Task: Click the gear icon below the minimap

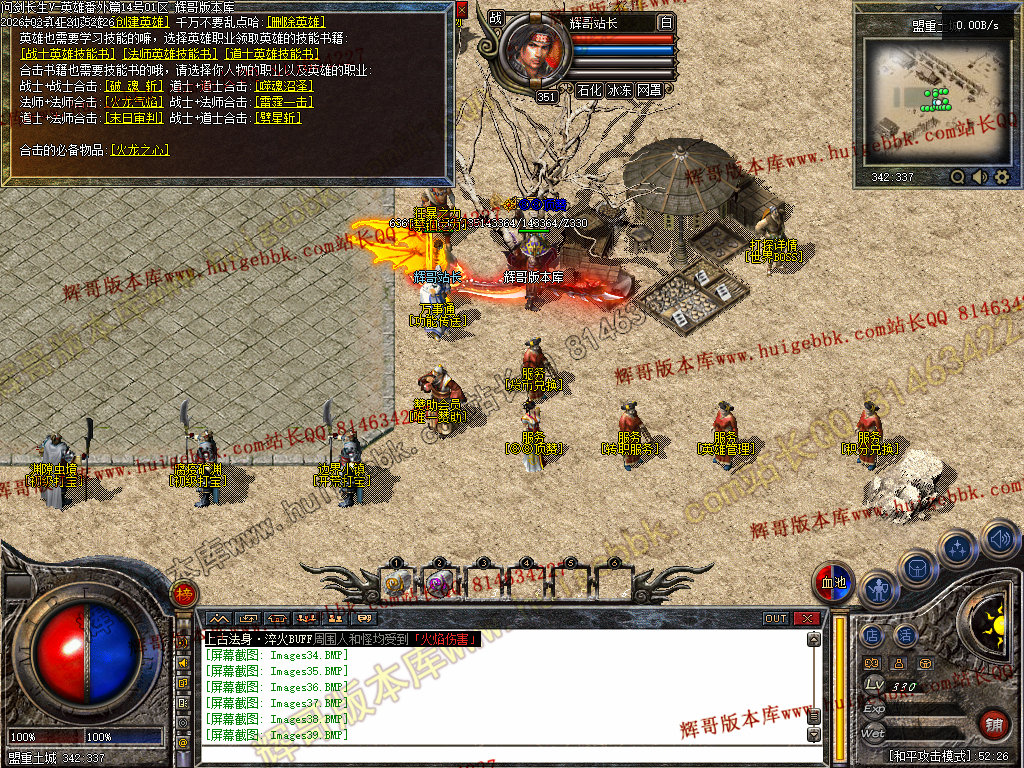Action: point(1002,177)
